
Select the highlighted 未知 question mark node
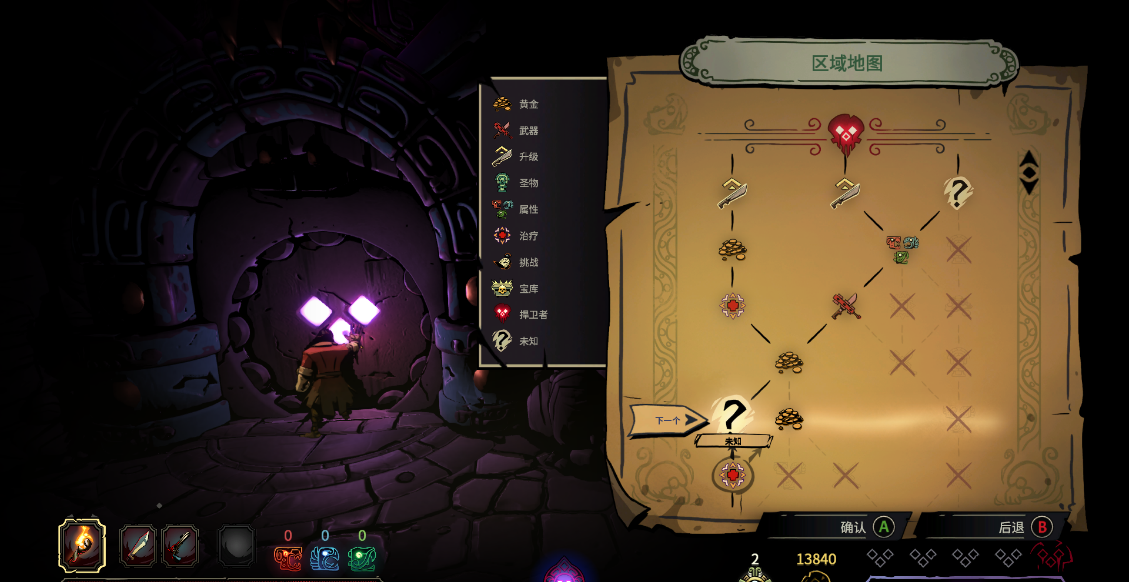pos(734,414)
